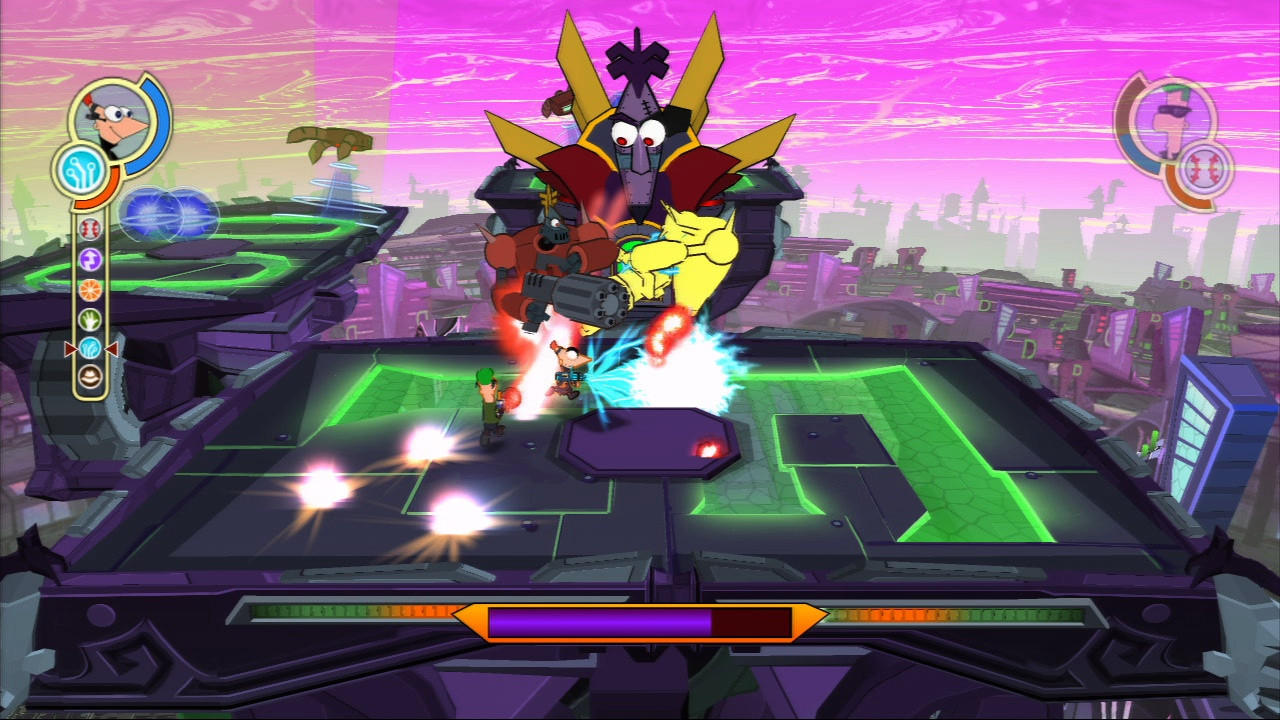This screenshot has width=1280, height=720.
Task: Choose the baseball launcher in the gadget list
Action: tap(91, 230)
